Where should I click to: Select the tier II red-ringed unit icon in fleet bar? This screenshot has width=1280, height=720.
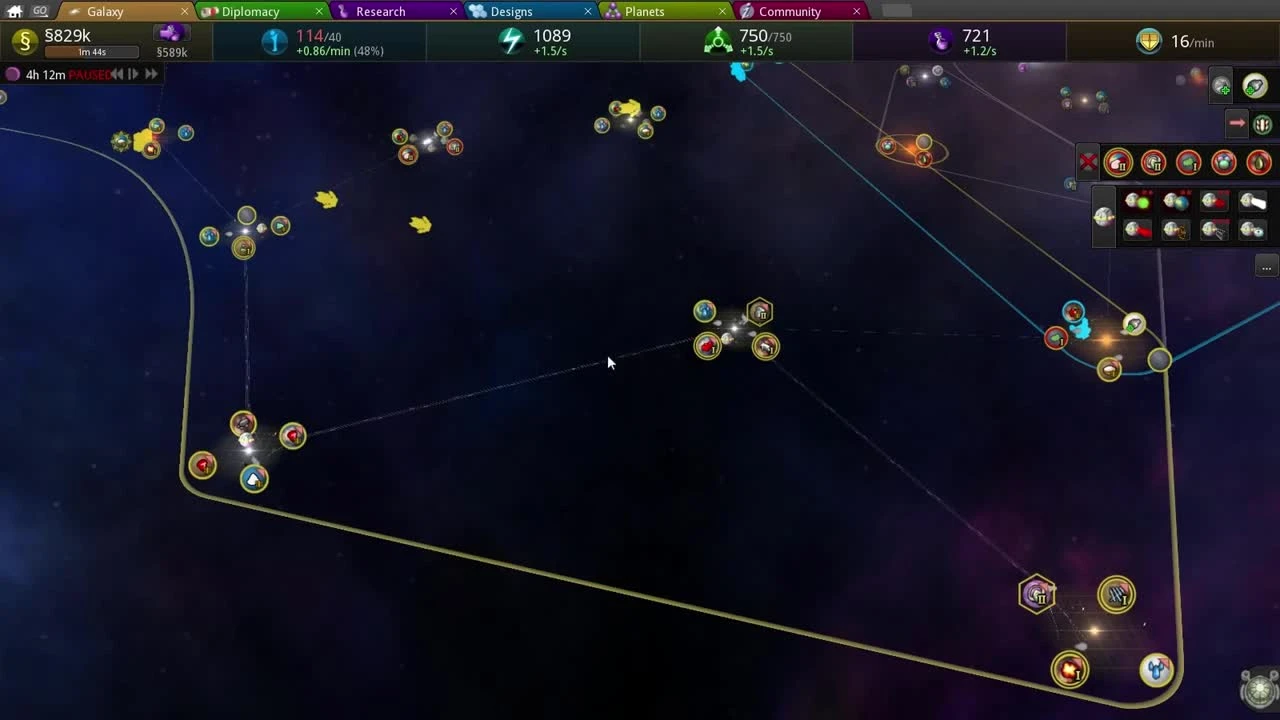click(1118, 163)
